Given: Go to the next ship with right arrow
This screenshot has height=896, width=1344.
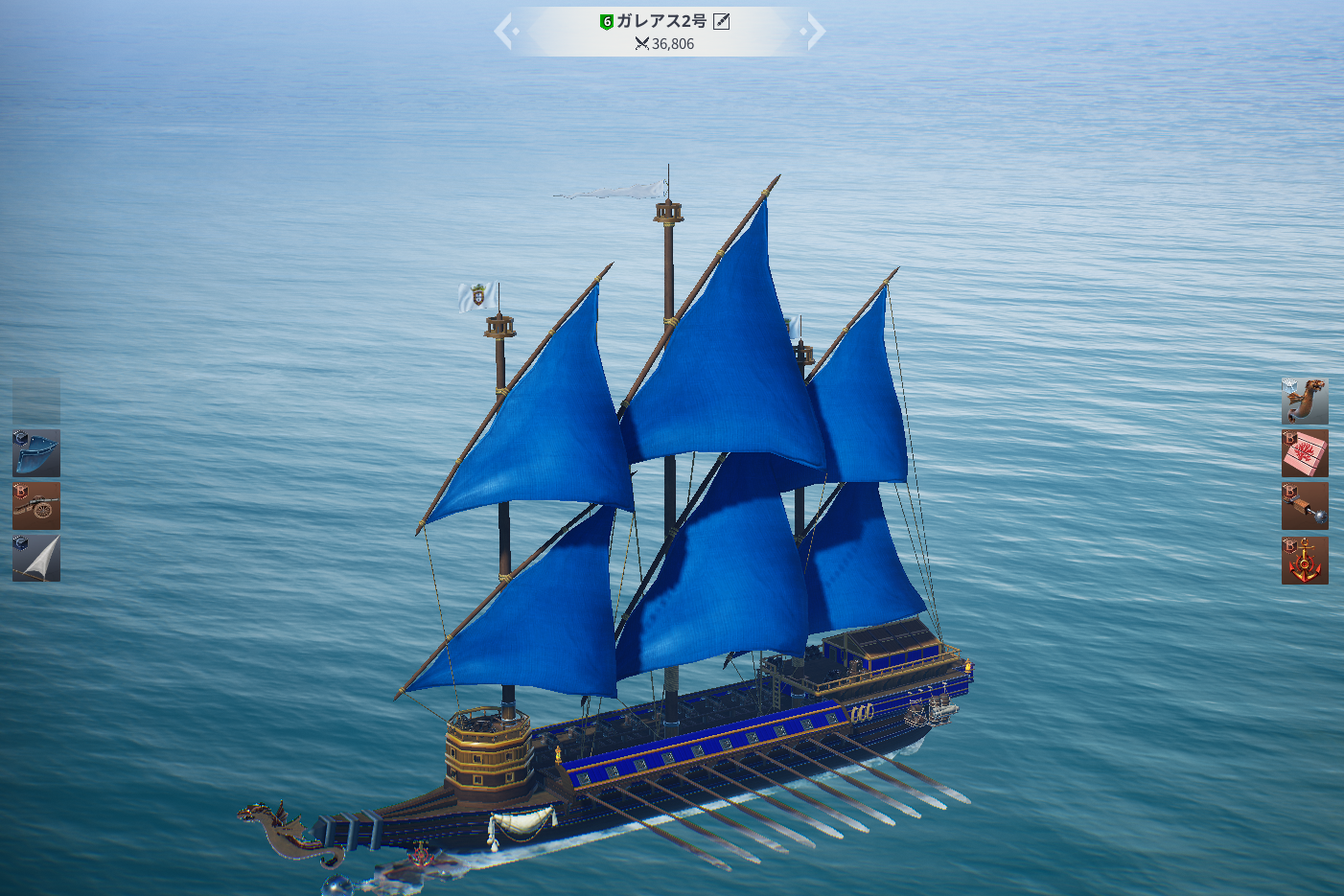Looking at the screenshot, I should (815, 31).
